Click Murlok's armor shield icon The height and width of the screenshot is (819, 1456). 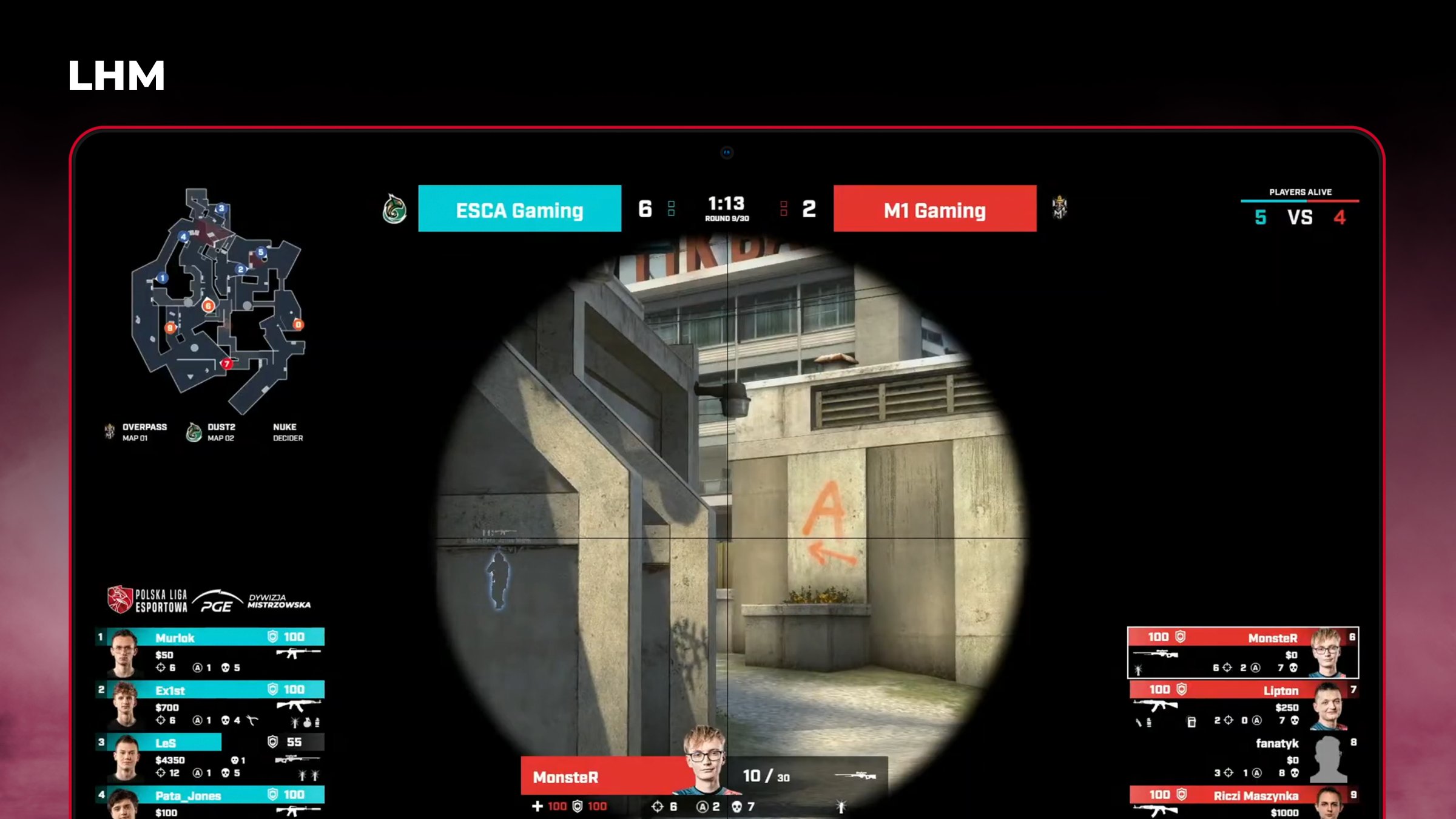271,636
